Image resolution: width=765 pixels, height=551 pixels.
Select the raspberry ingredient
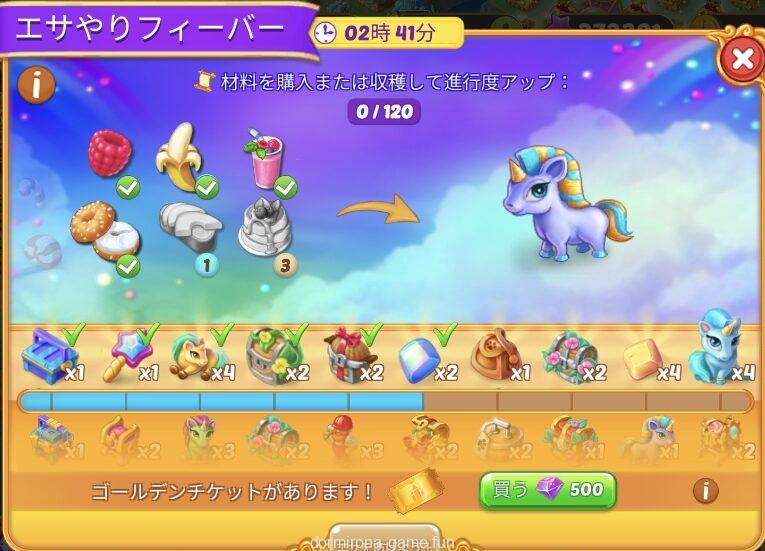tap(110, 153)
